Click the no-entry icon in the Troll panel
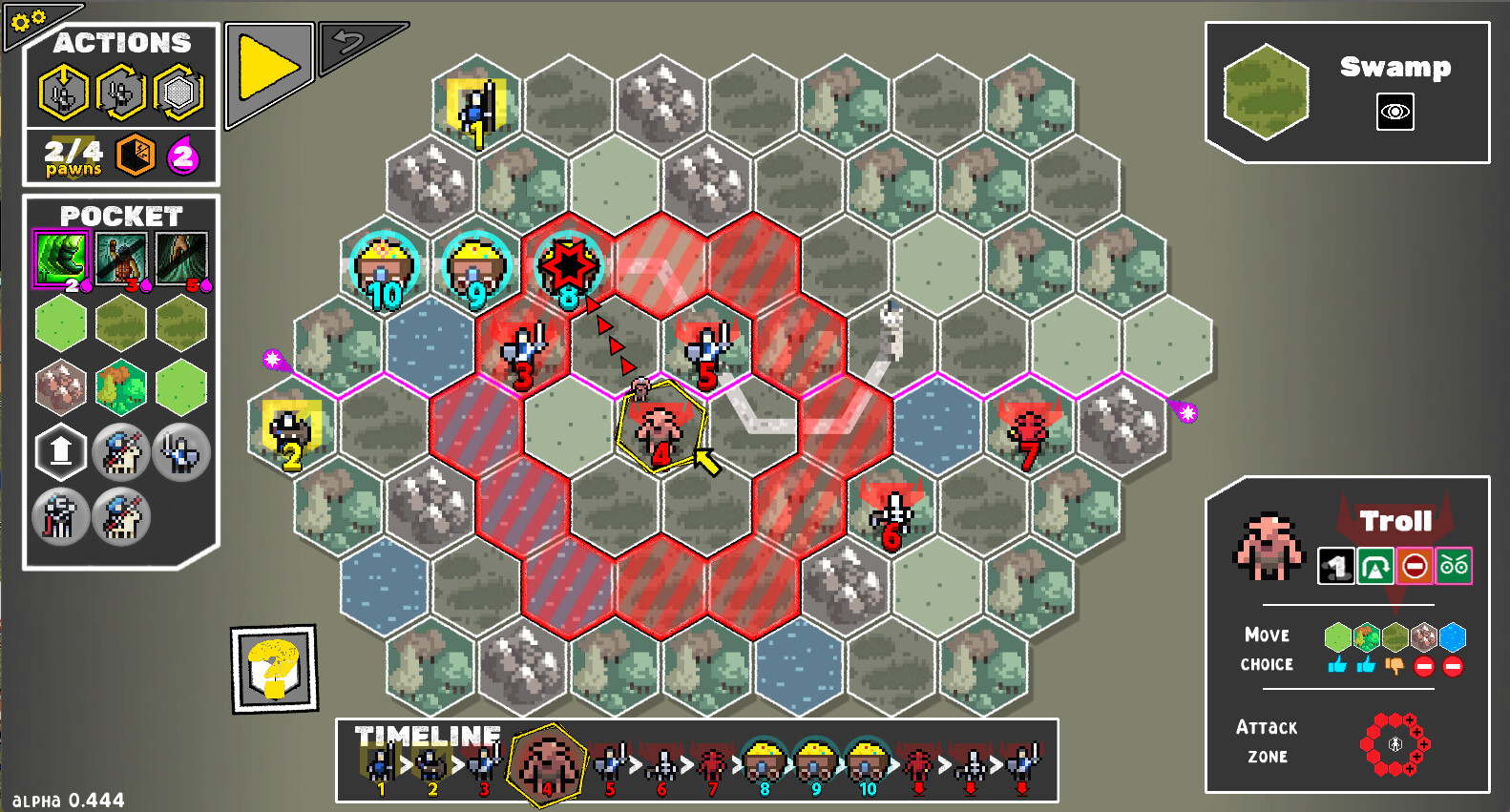The image size is (1510, 812). point(1416,566)
